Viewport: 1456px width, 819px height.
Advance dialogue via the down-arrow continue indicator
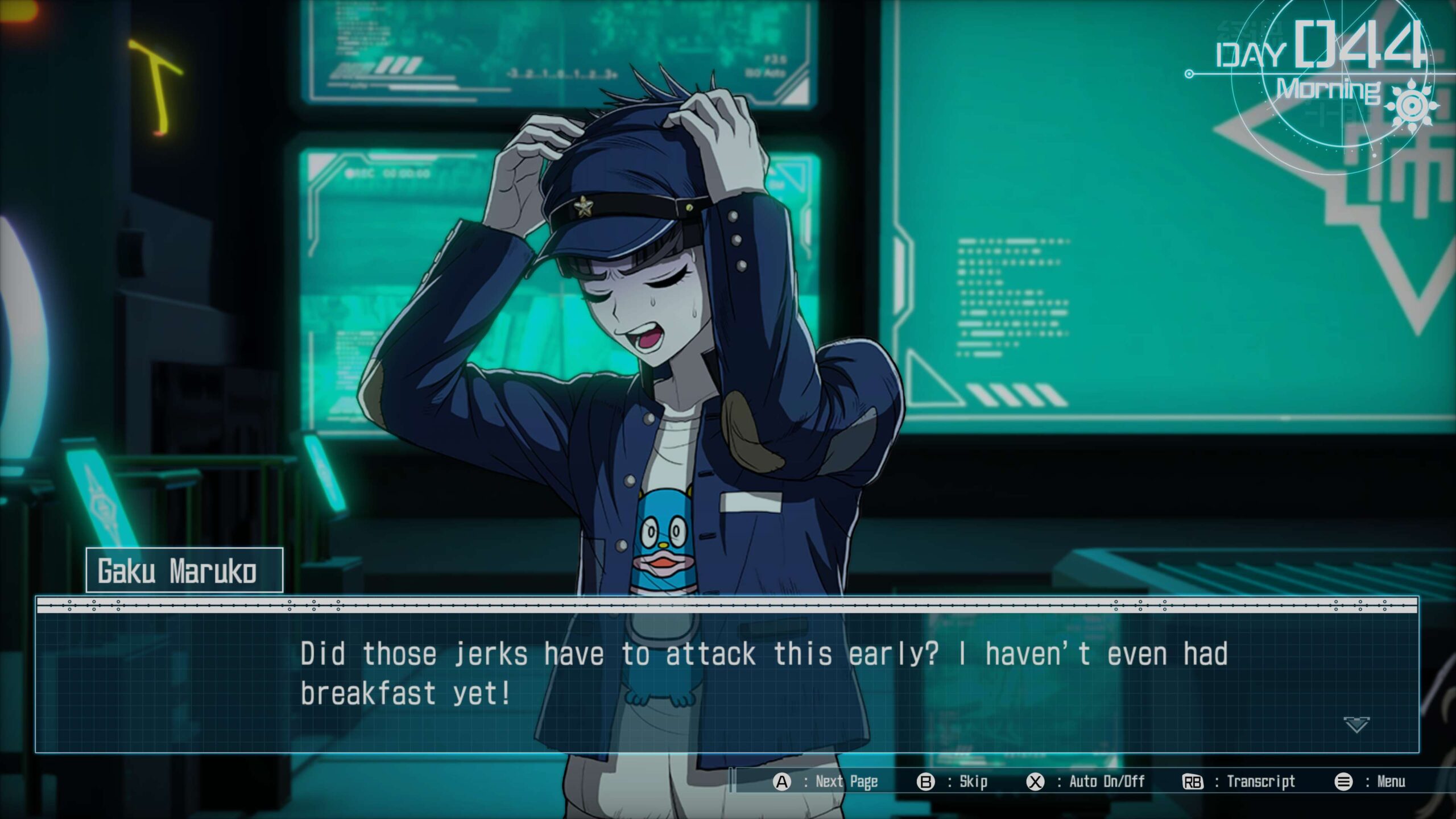pos(1356,725)
